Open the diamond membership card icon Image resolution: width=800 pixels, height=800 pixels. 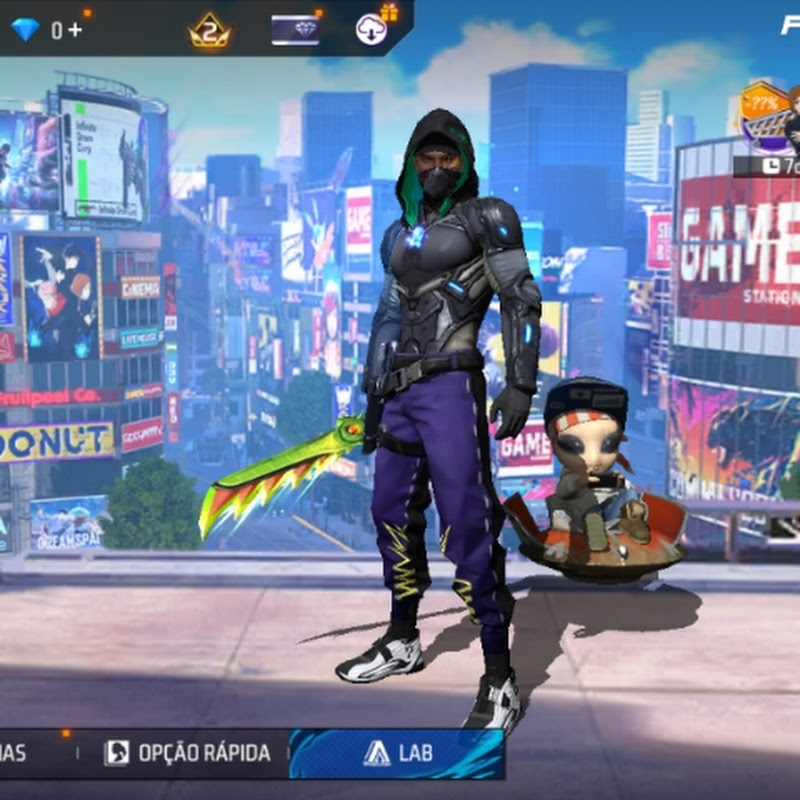[x=295, y=30]
